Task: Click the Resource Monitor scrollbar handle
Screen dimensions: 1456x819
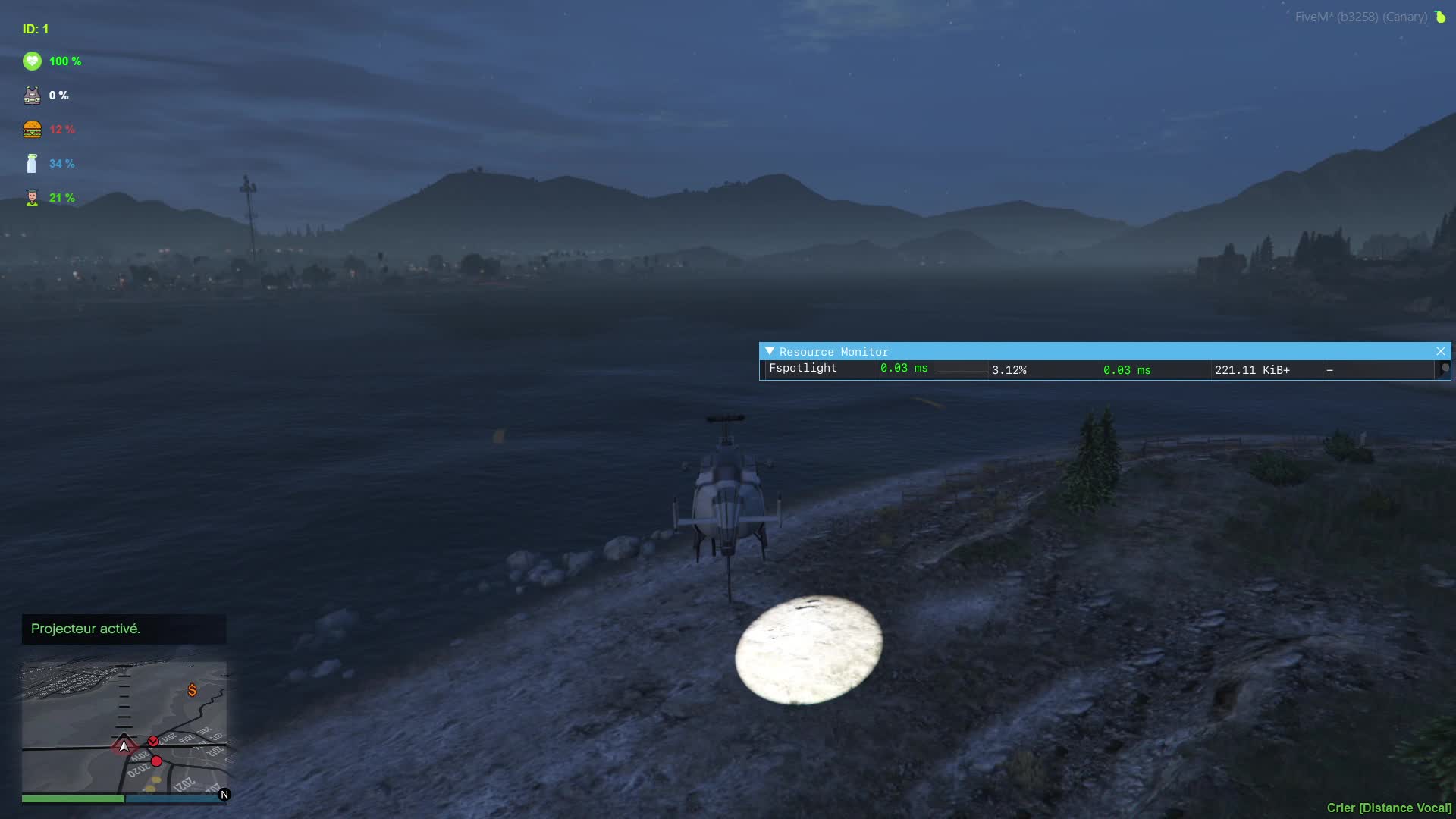Action: click(x=1445, y=369)
